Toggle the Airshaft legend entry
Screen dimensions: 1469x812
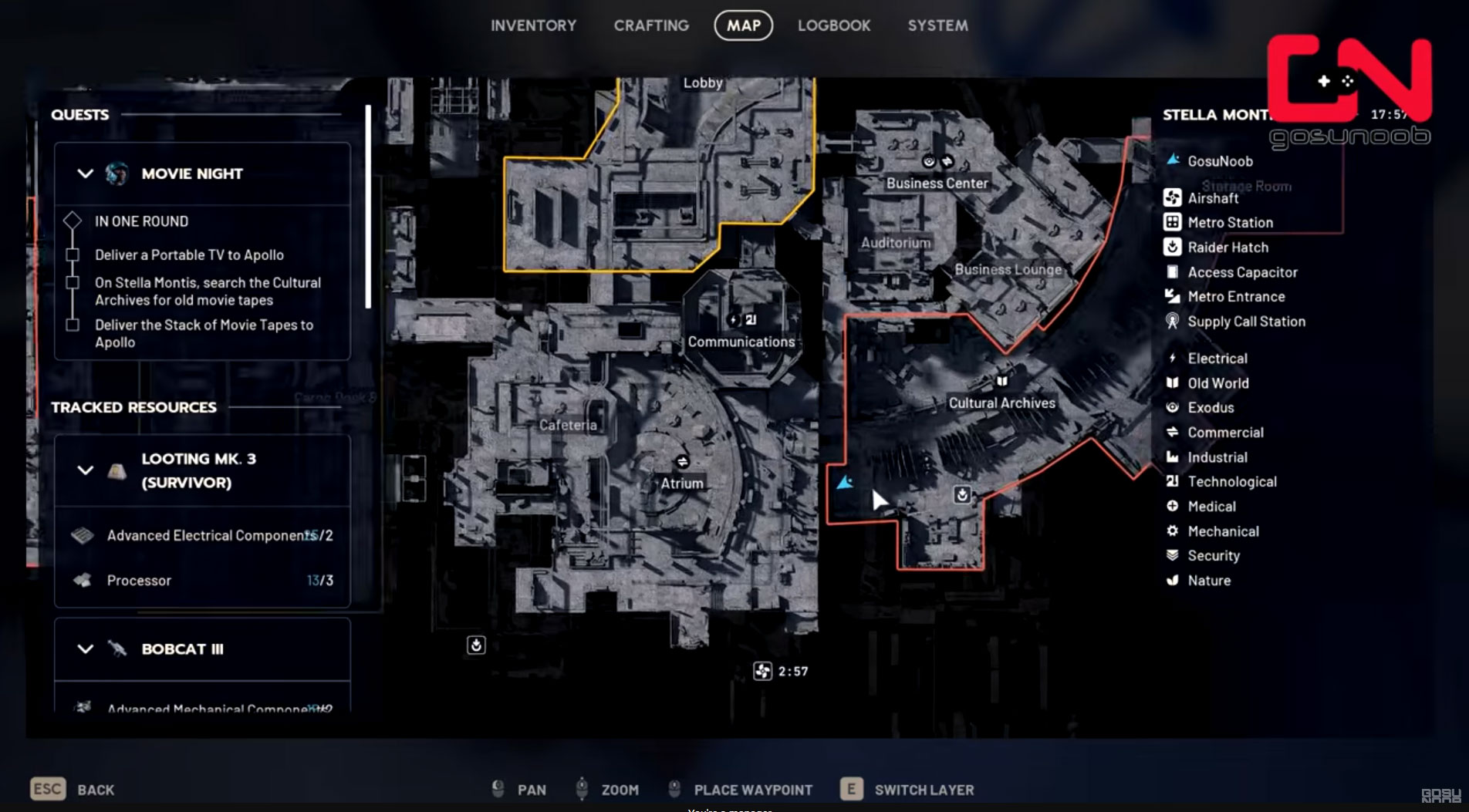click(x=1212, y=198)
